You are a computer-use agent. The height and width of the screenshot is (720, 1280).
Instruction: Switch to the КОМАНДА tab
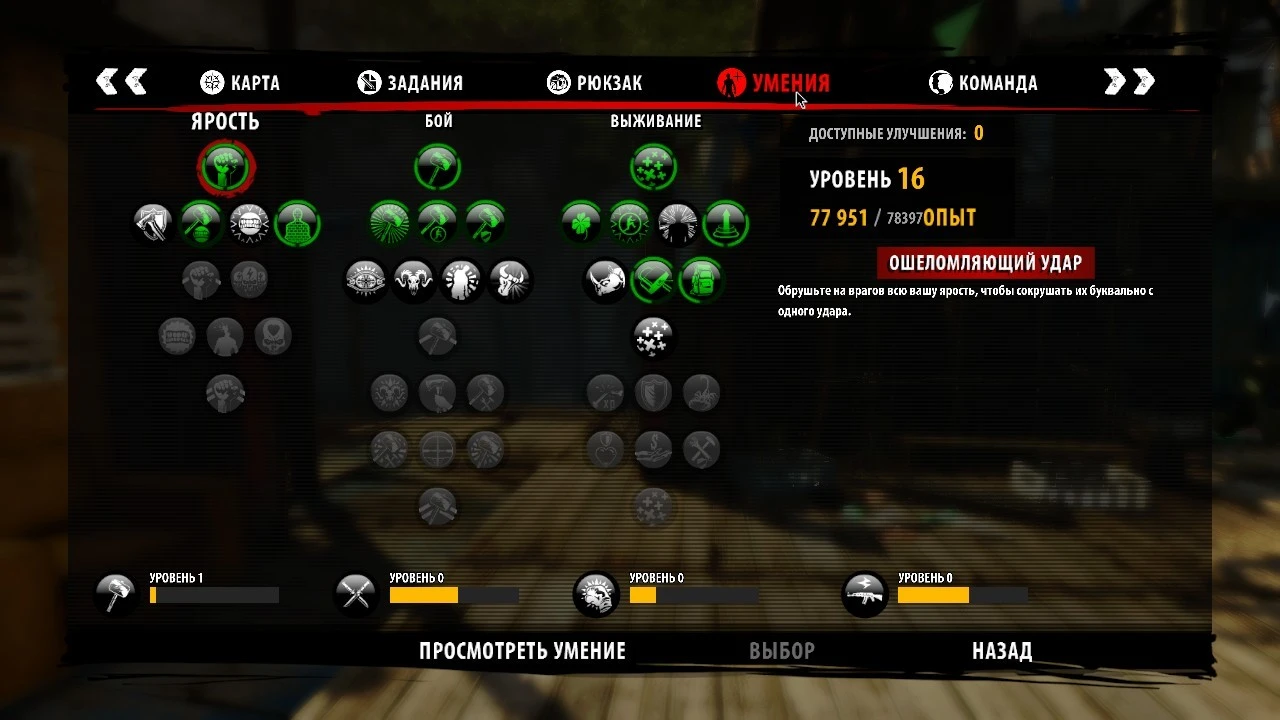[x=984, y=83]
